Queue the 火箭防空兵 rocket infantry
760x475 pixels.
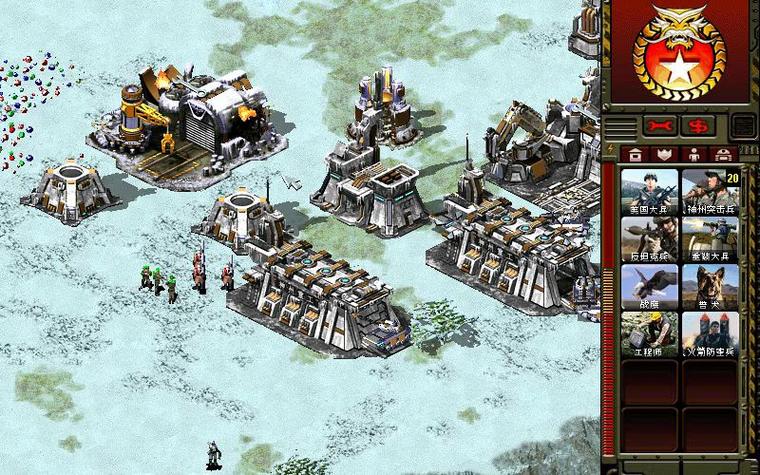coord(710,334)
